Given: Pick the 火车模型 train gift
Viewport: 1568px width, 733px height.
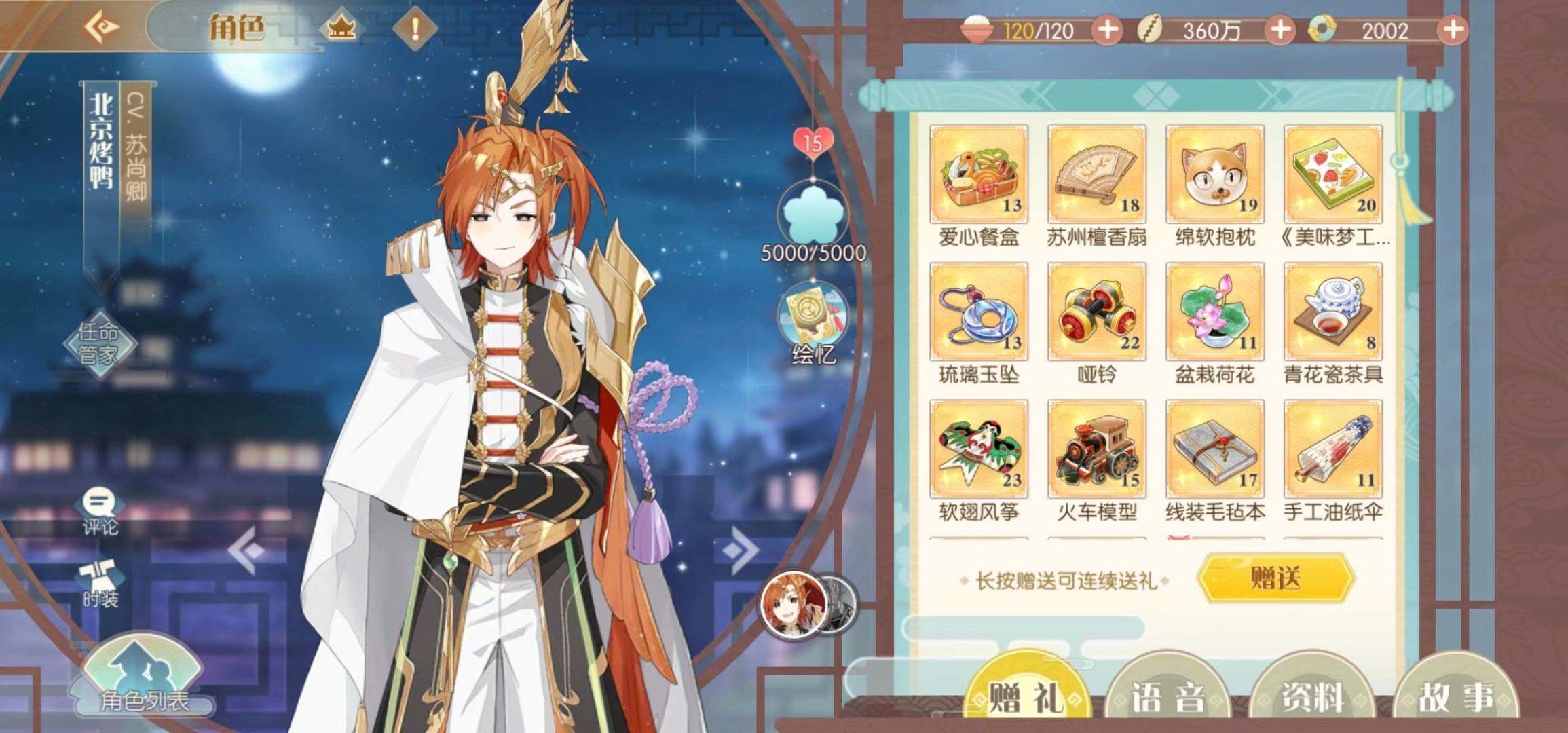Looking at the screenshot, I should 1096,449.
